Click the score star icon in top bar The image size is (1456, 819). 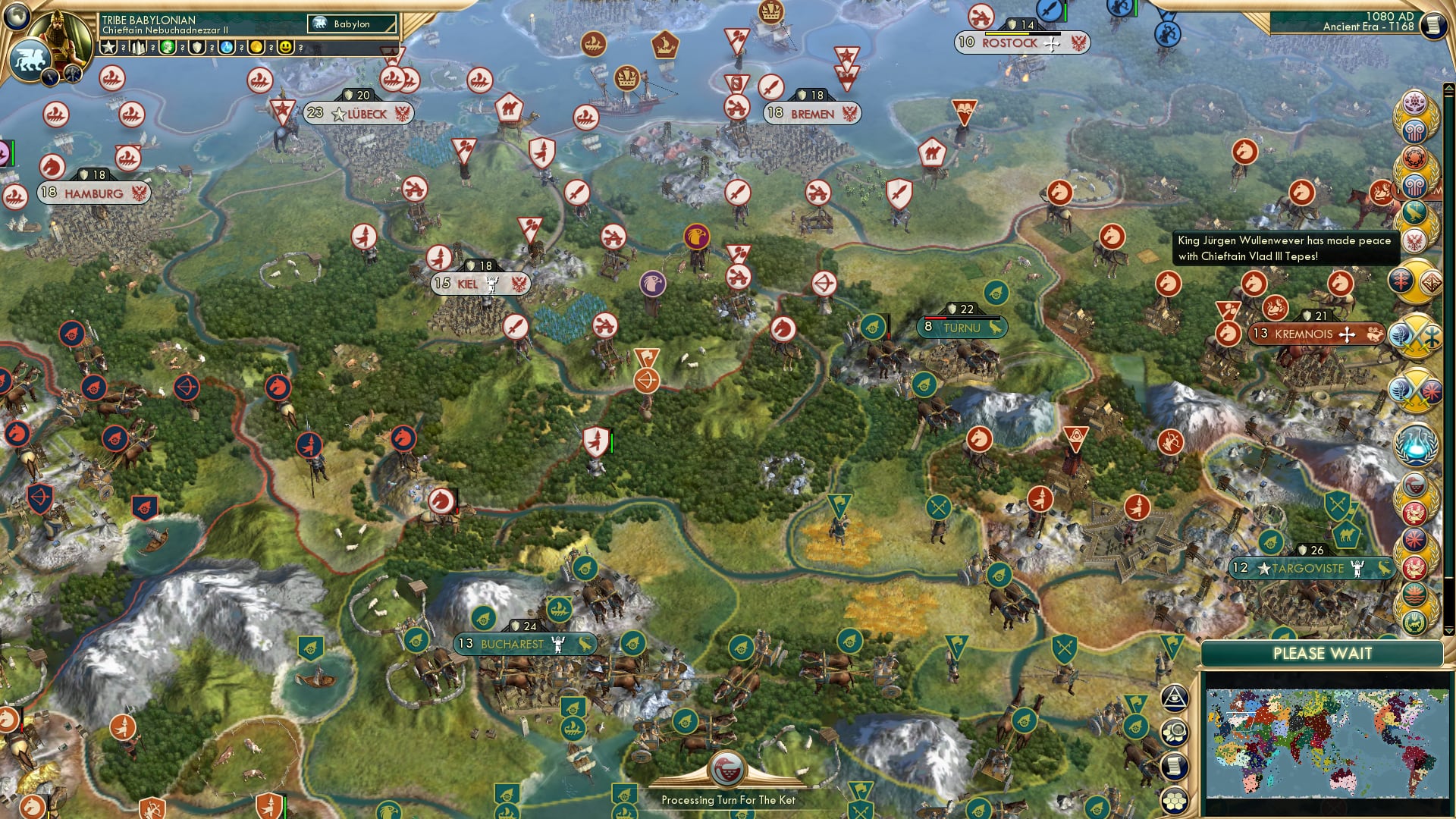(x=108, y=47)
